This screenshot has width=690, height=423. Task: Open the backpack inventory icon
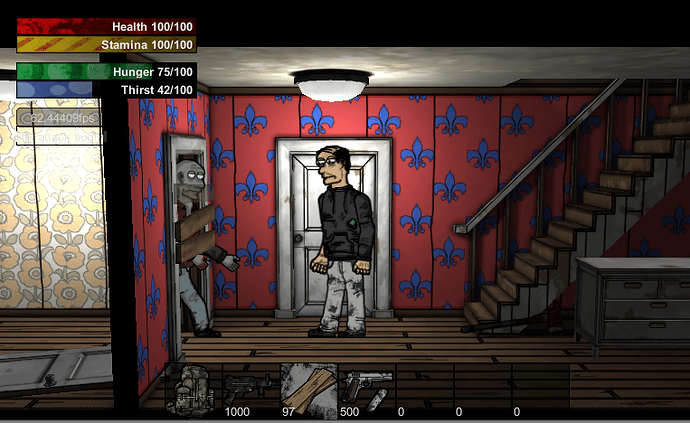tap(192, 391)
